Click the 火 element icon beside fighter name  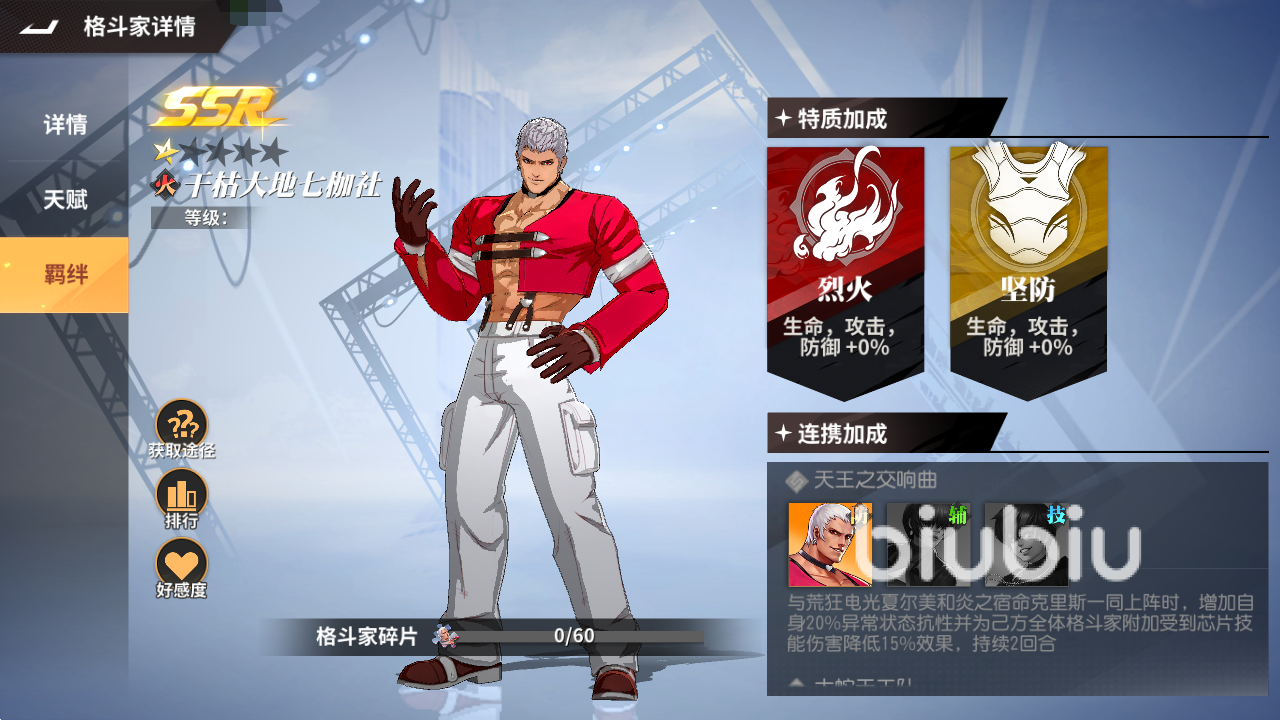point(167,186)
